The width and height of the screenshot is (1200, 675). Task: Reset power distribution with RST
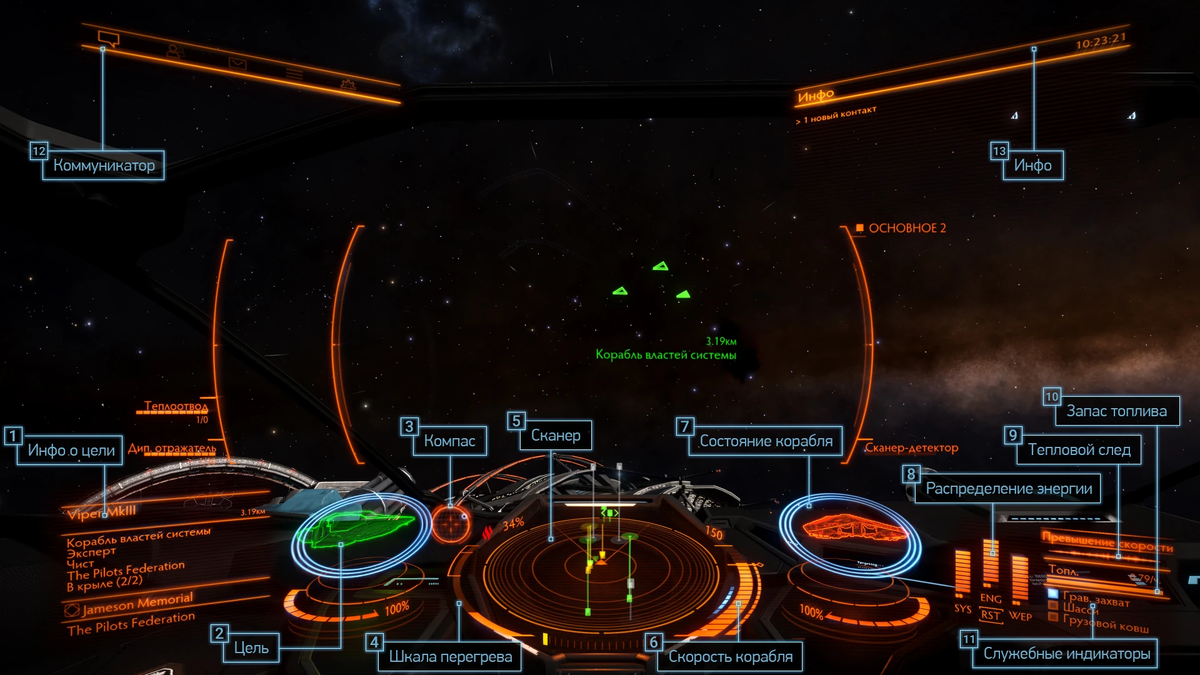(991, 615)
